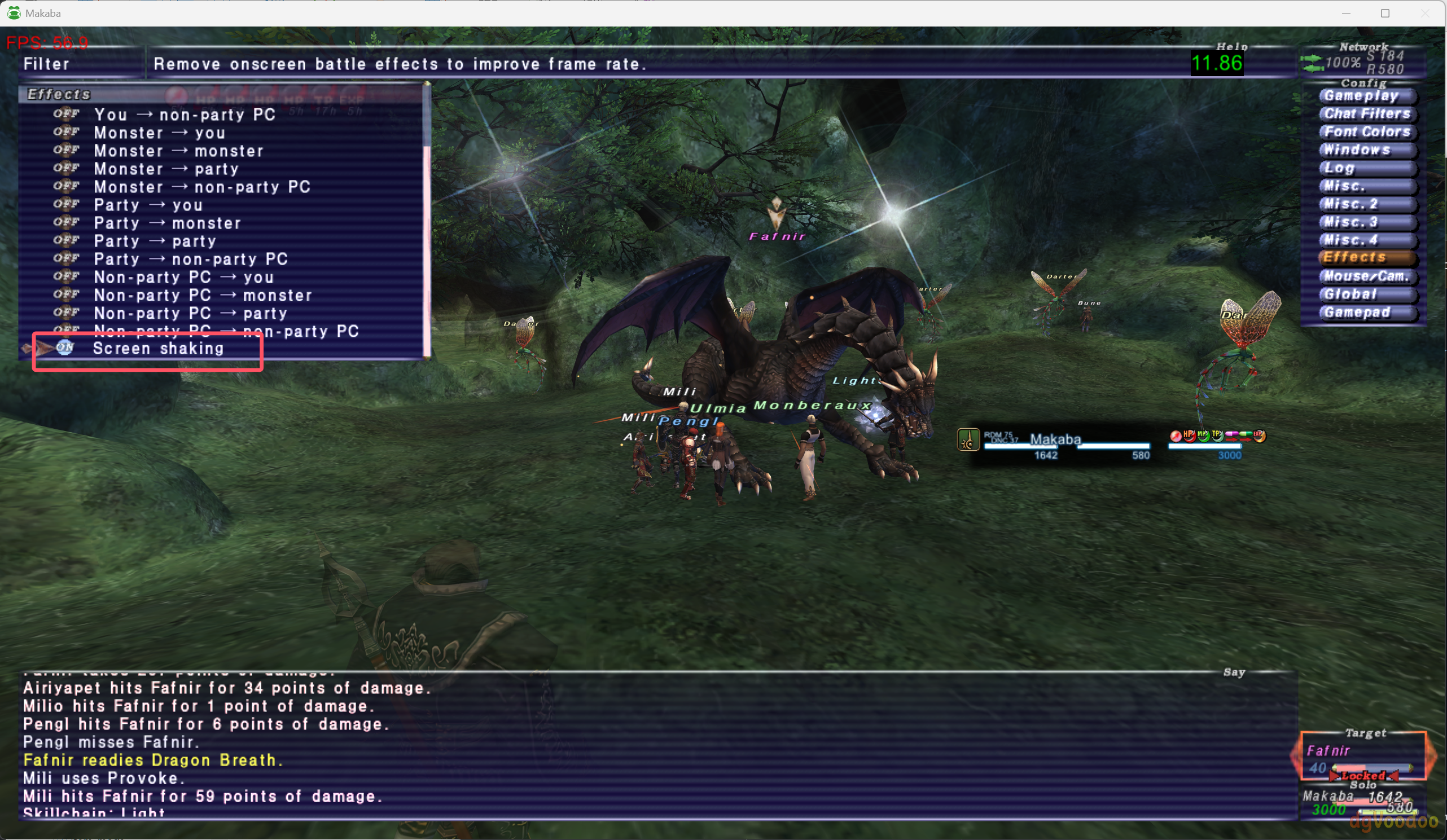This screenshot has width=1447, height=840.
Task: Toggle the Party → monster effect filter
Action: pyautogui.click(x=166, y=223)
